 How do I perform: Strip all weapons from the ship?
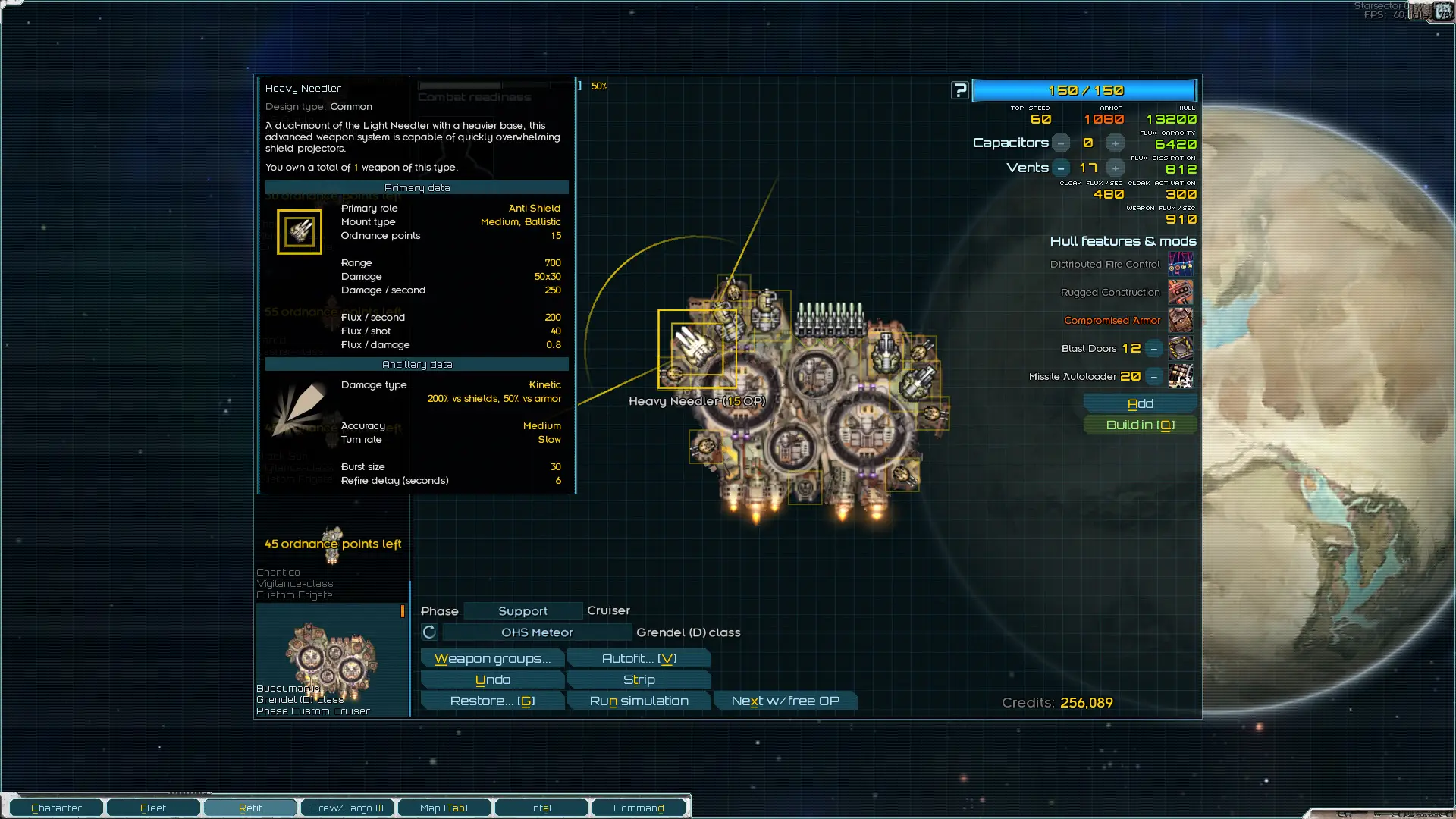(639, 679)
